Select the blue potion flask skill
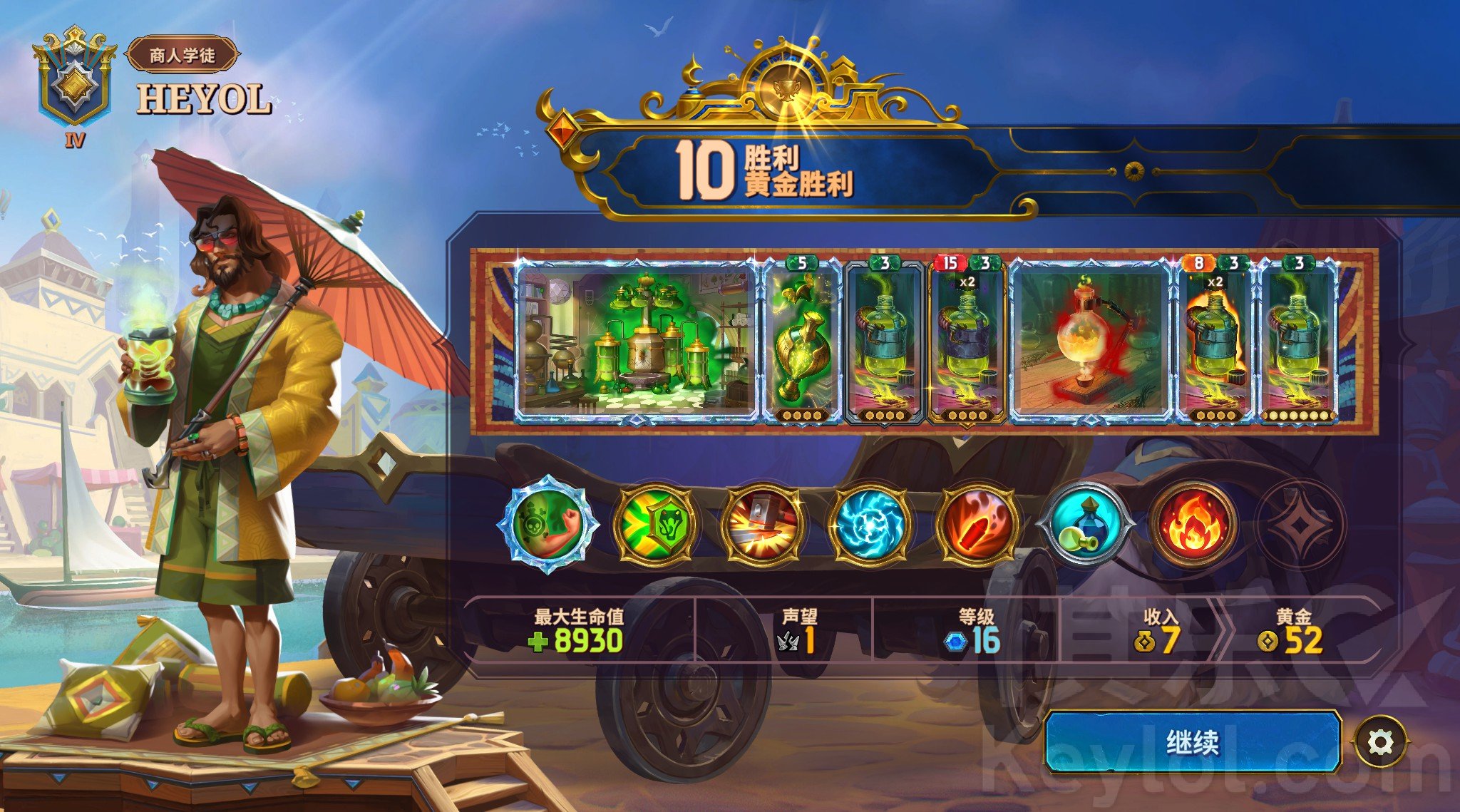 point(1085,525)
